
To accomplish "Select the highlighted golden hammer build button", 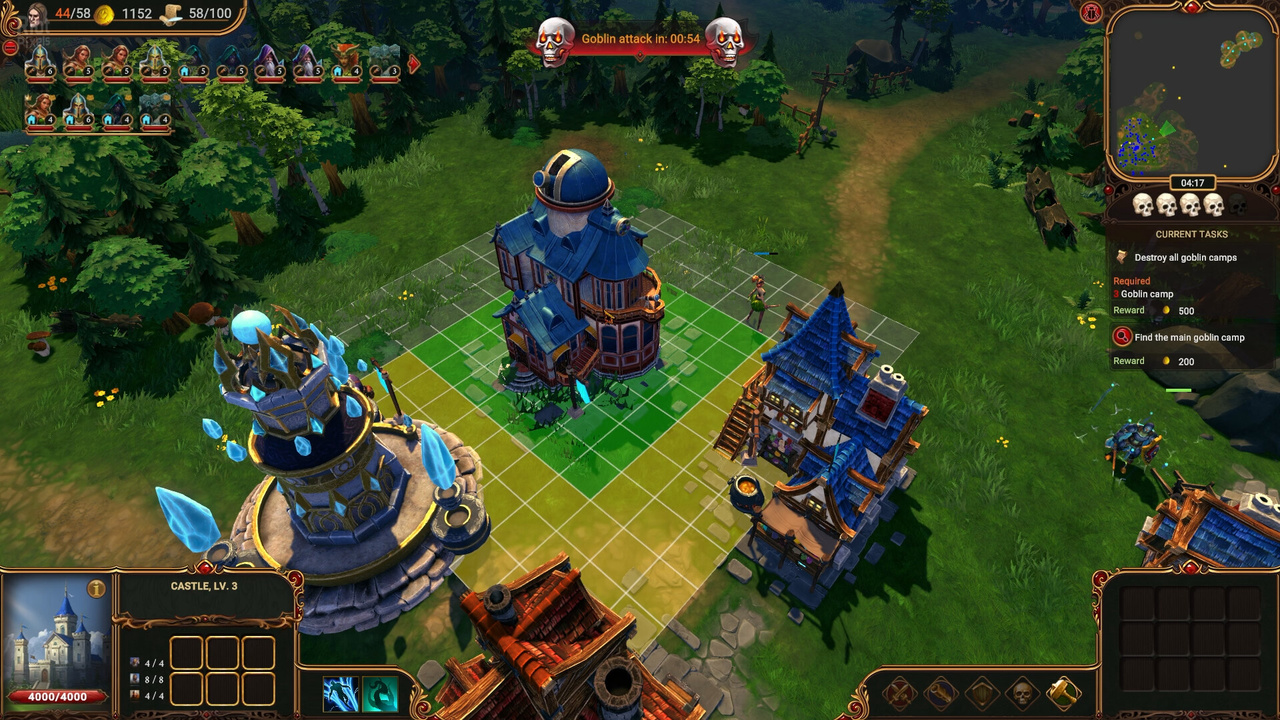I will [x=1063, y=693].
